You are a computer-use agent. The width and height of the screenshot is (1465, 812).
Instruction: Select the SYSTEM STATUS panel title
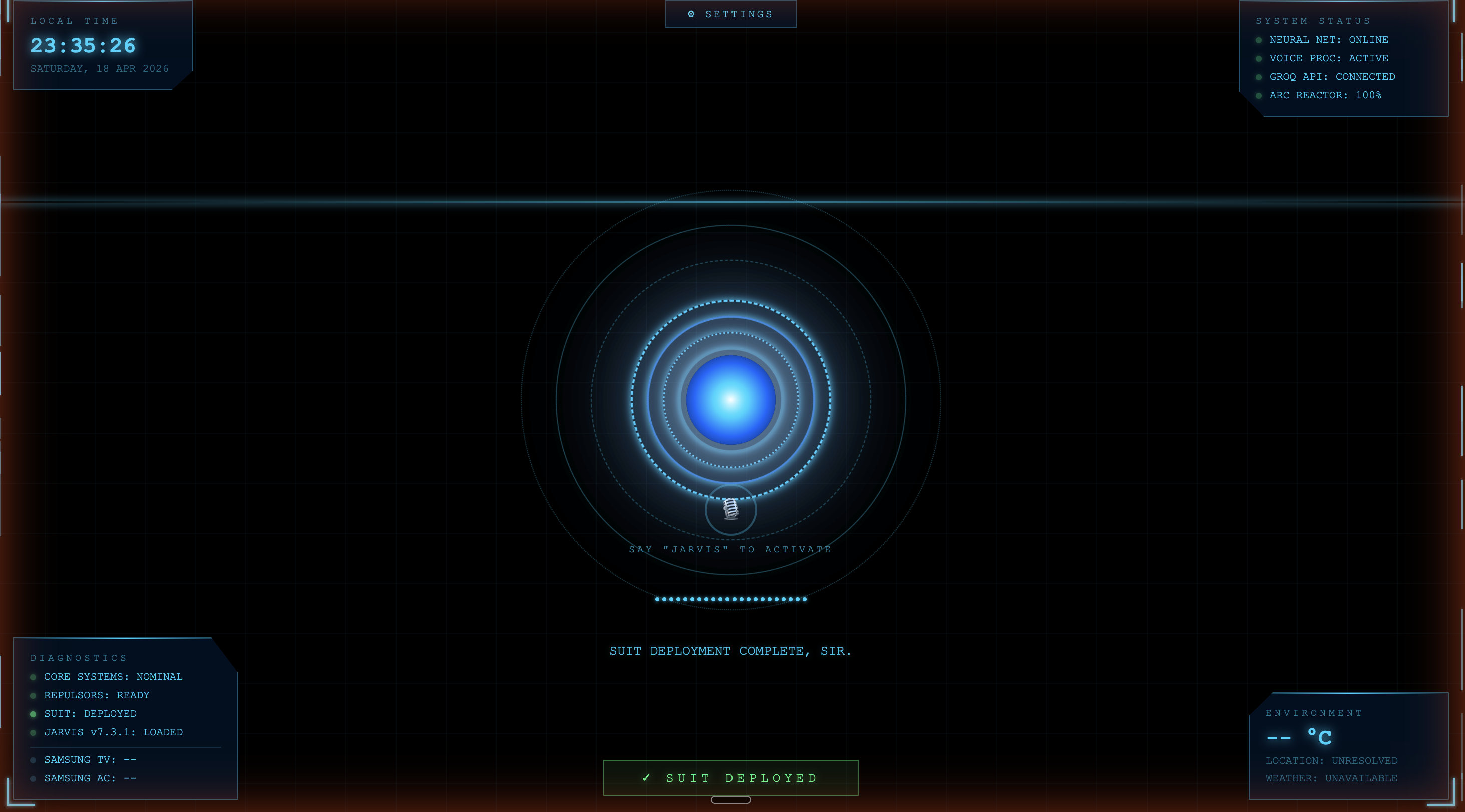(1313, 21)
